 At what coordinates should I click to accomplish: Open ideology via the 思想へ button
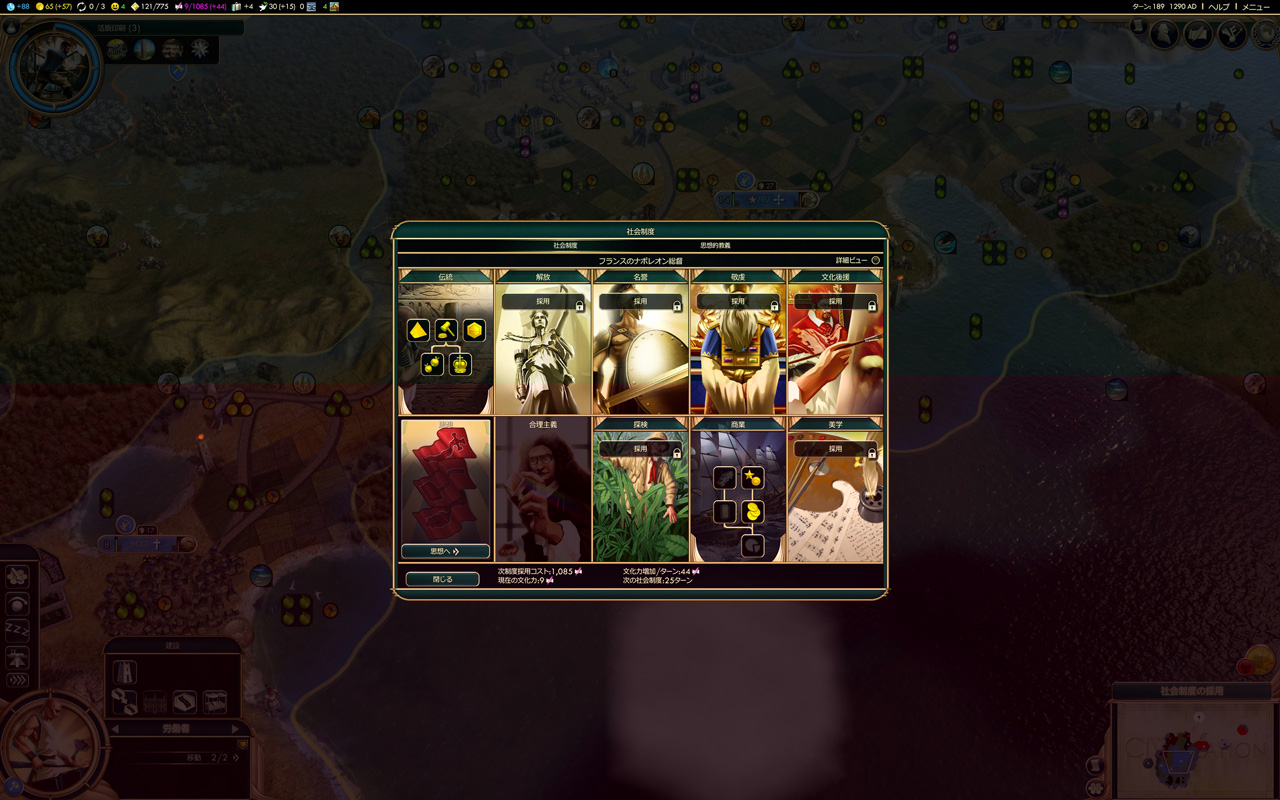pos(445,551)
